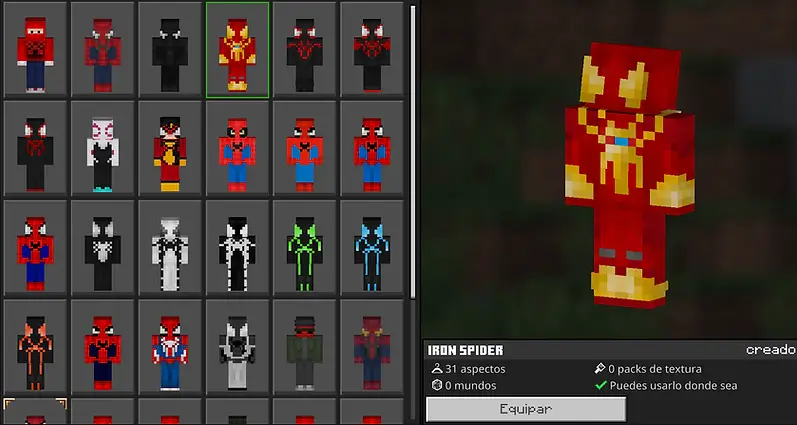Select the highlighted Iron Spider skin tile
The height and width of the screenshot is (425, 797).
click(x=237, y=49)
